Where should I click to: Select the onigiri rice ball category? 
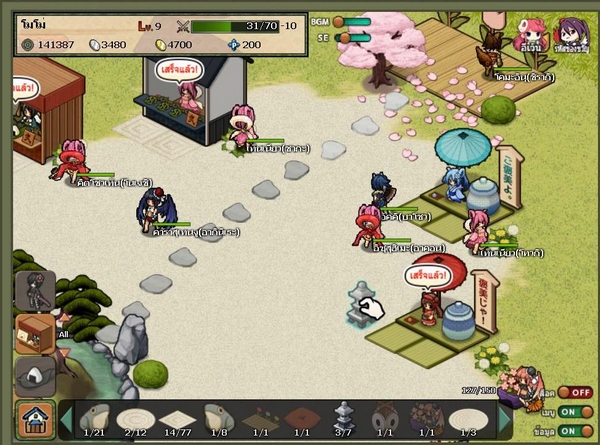coord(35,375)
